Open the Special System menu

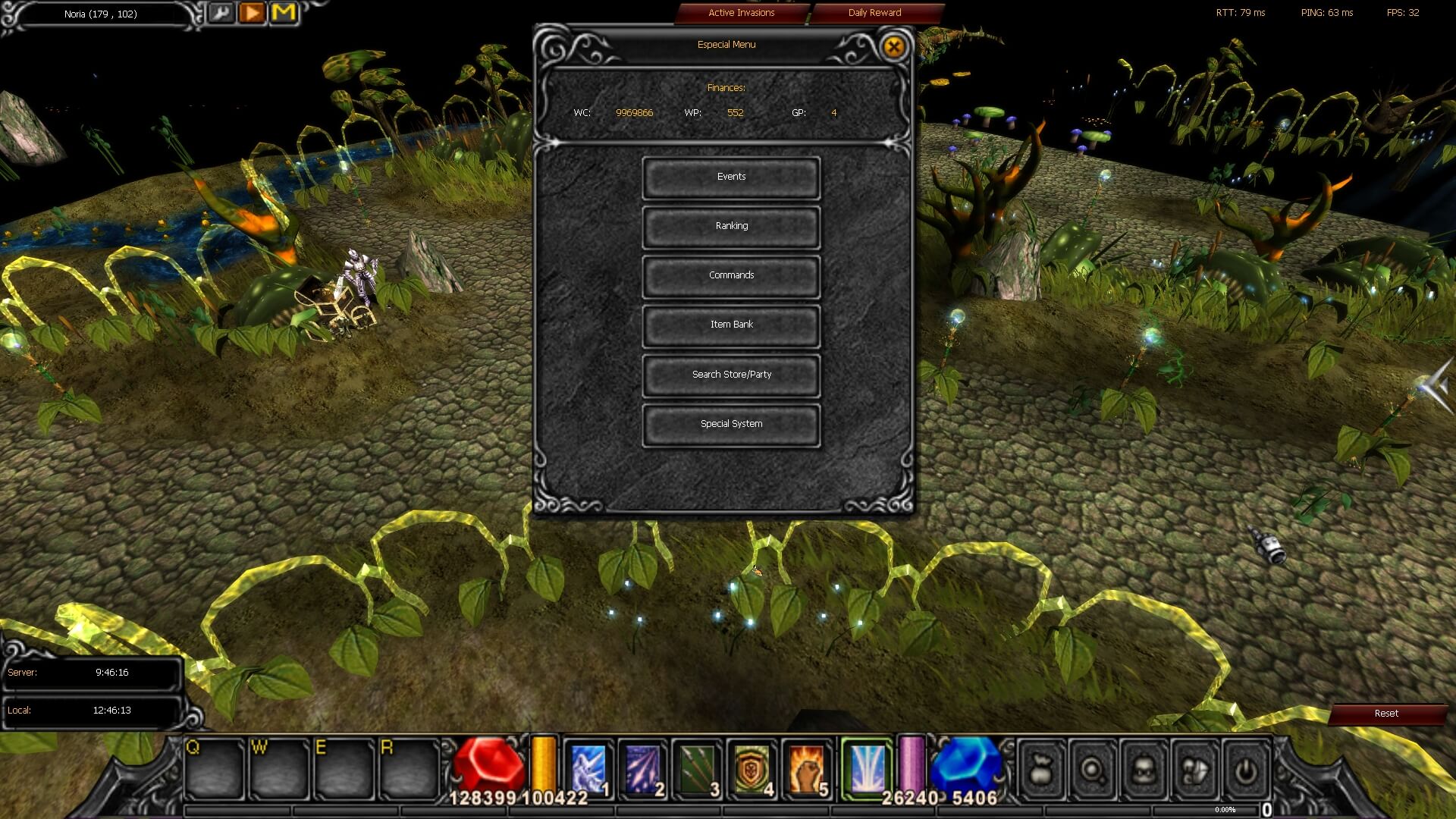coord(730,424)
